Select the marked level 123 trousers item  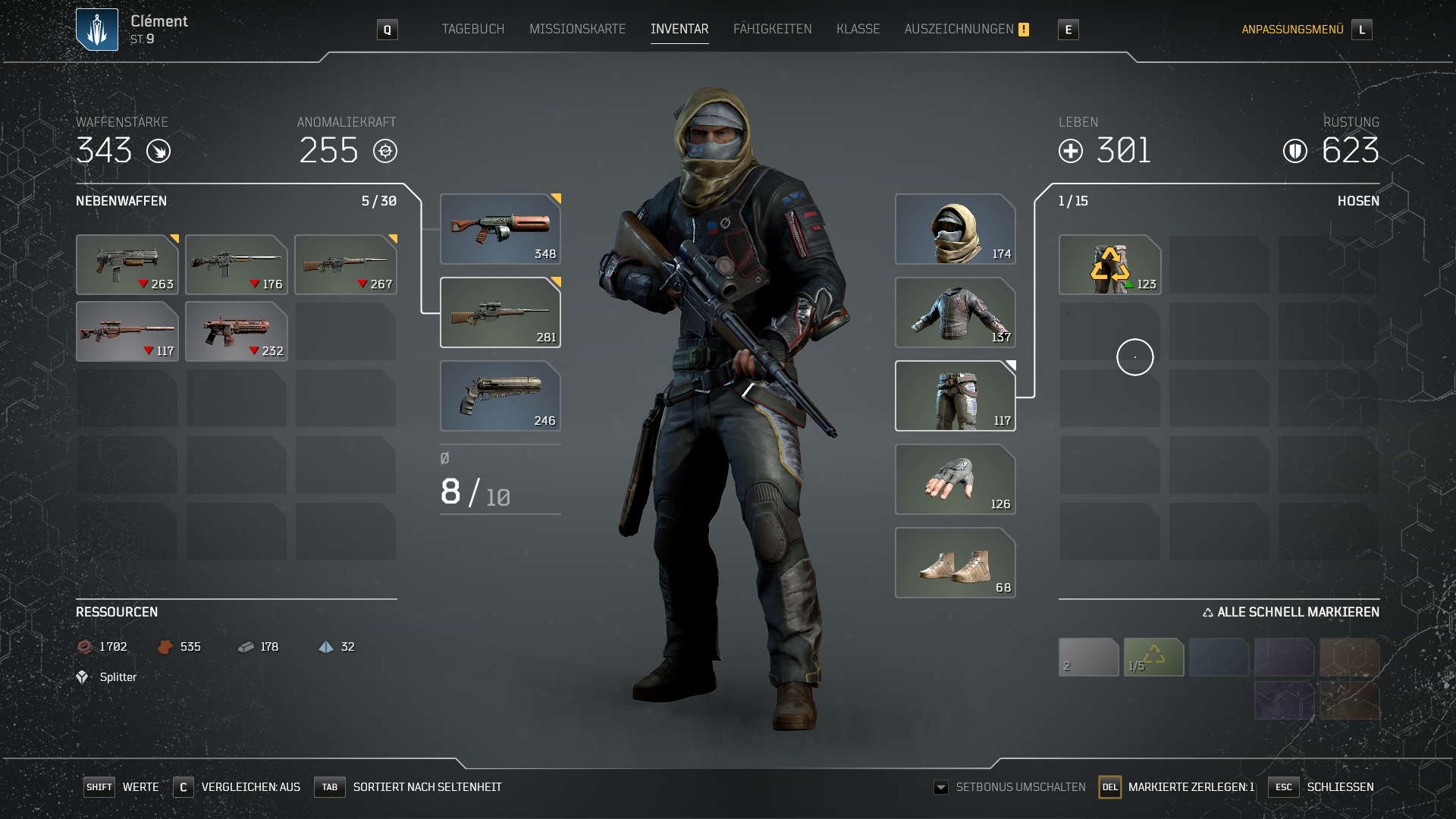pos(1109,265)
